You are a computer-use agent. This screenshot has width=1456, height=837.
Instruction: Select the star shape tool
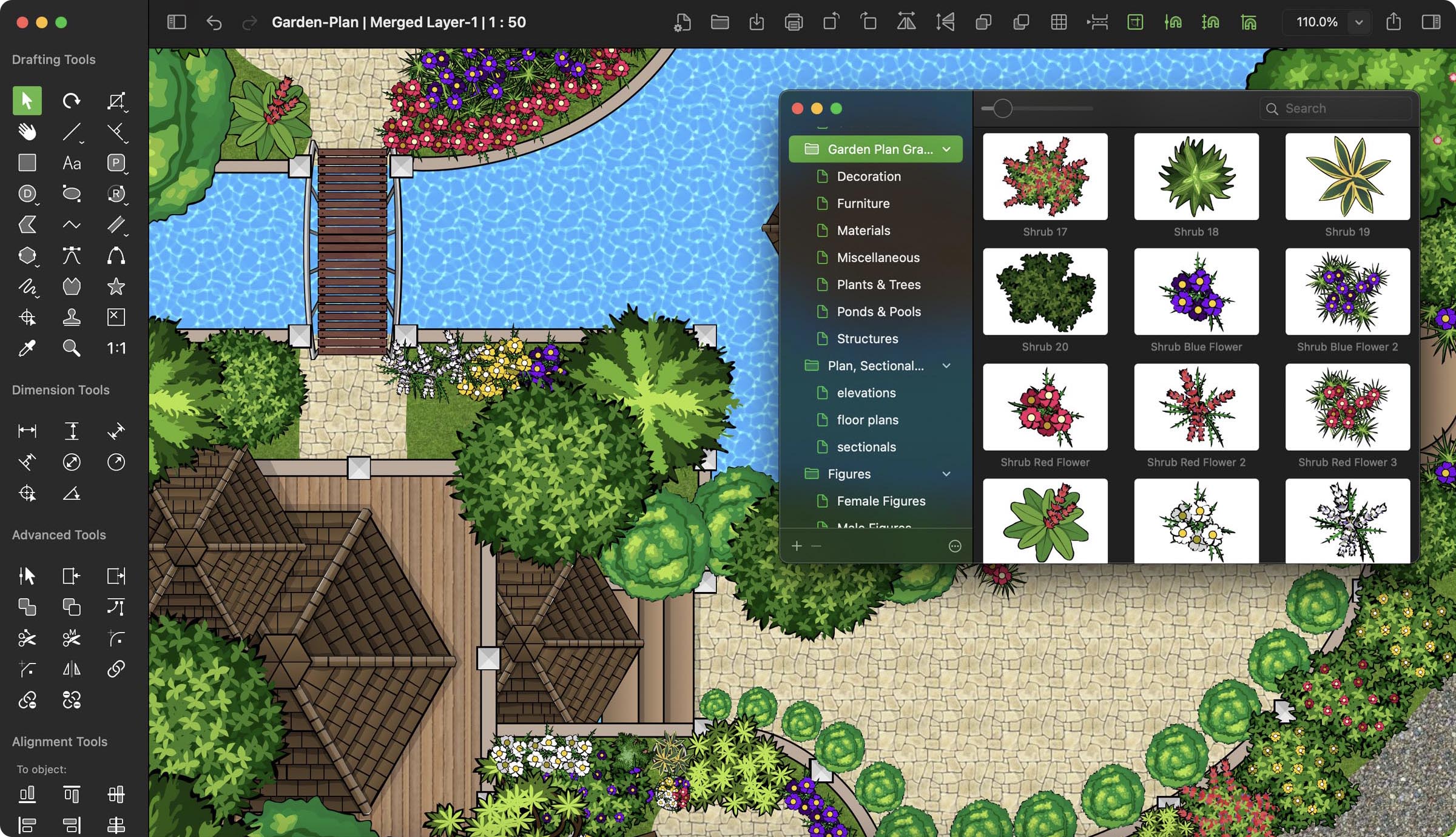pyautogui.click(x=116, y=286)
